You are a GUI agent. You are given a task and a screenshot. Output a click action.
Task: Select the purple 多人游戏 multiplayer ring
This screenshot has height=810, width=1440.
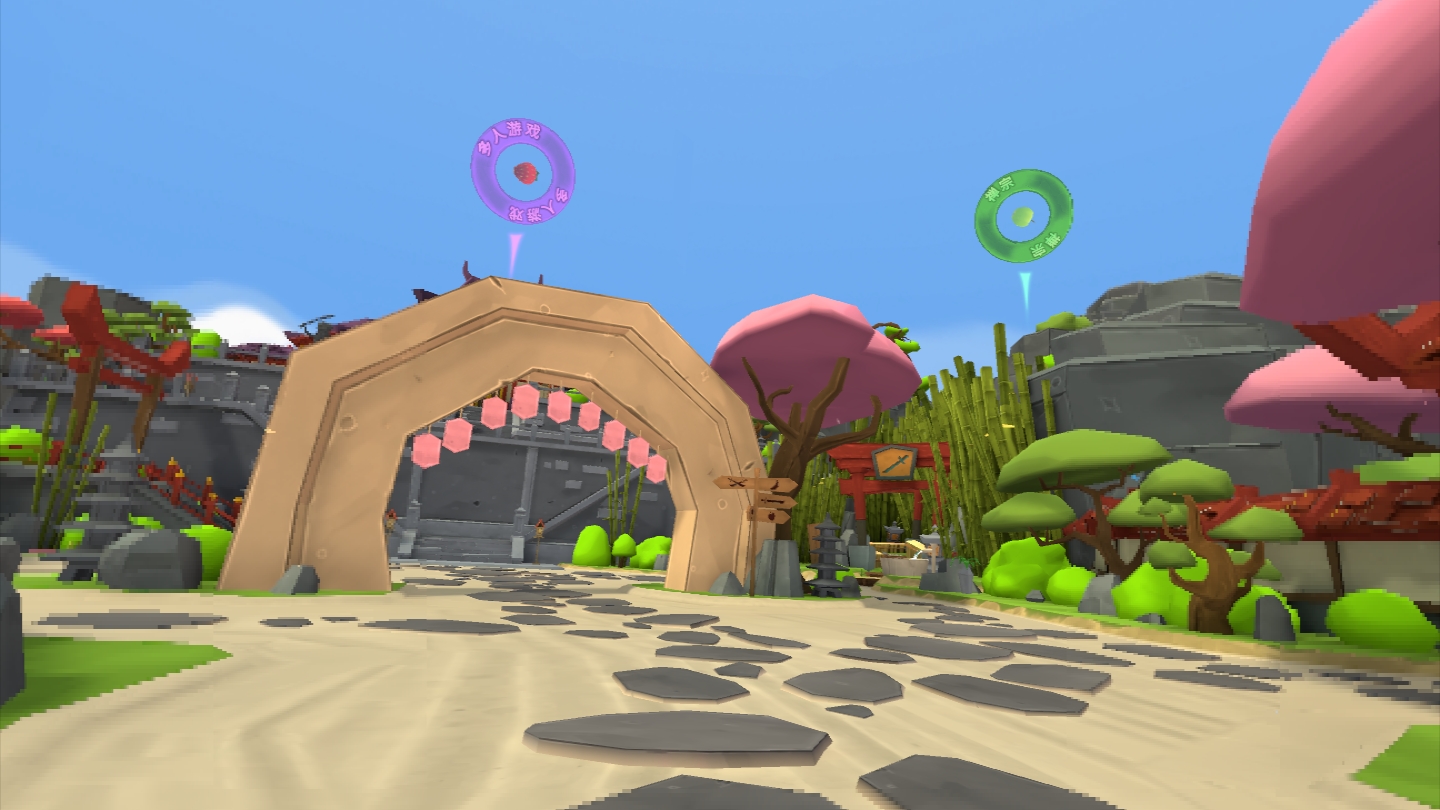pyautogui.click(x=522, y=172)
